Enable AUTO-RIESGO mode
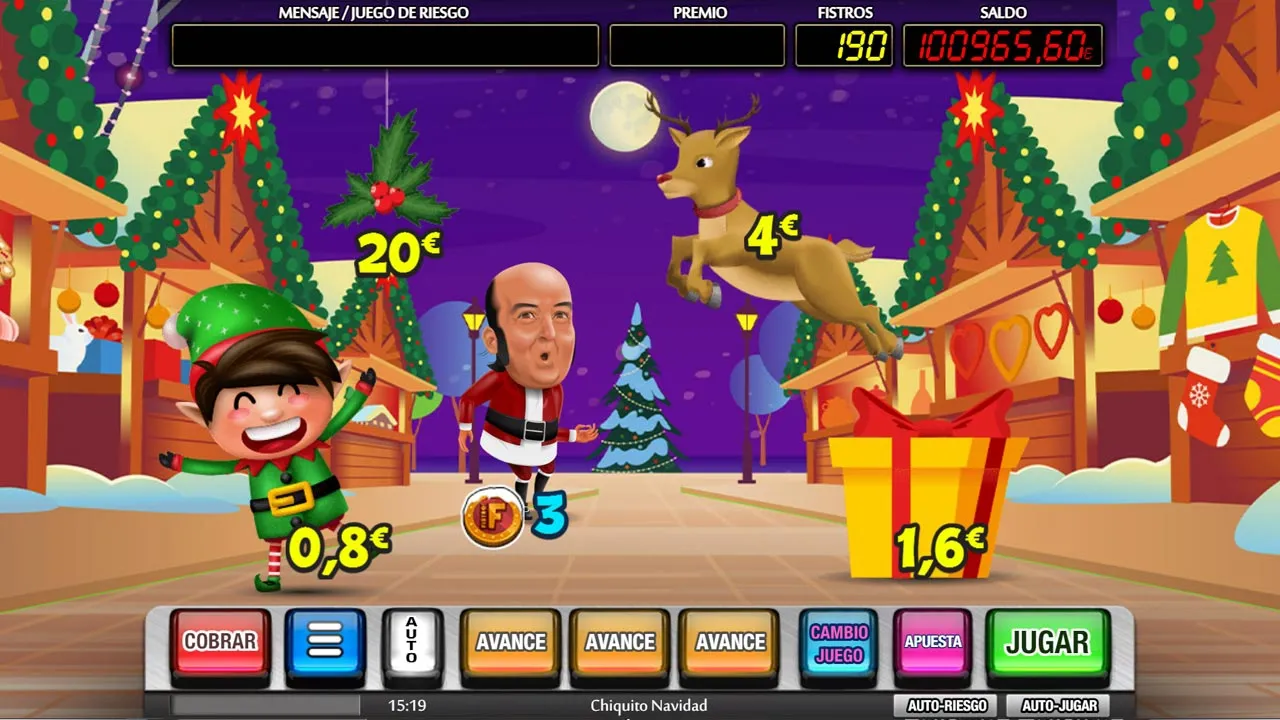Screen dimensions: 1280x720 click(944, 704)
